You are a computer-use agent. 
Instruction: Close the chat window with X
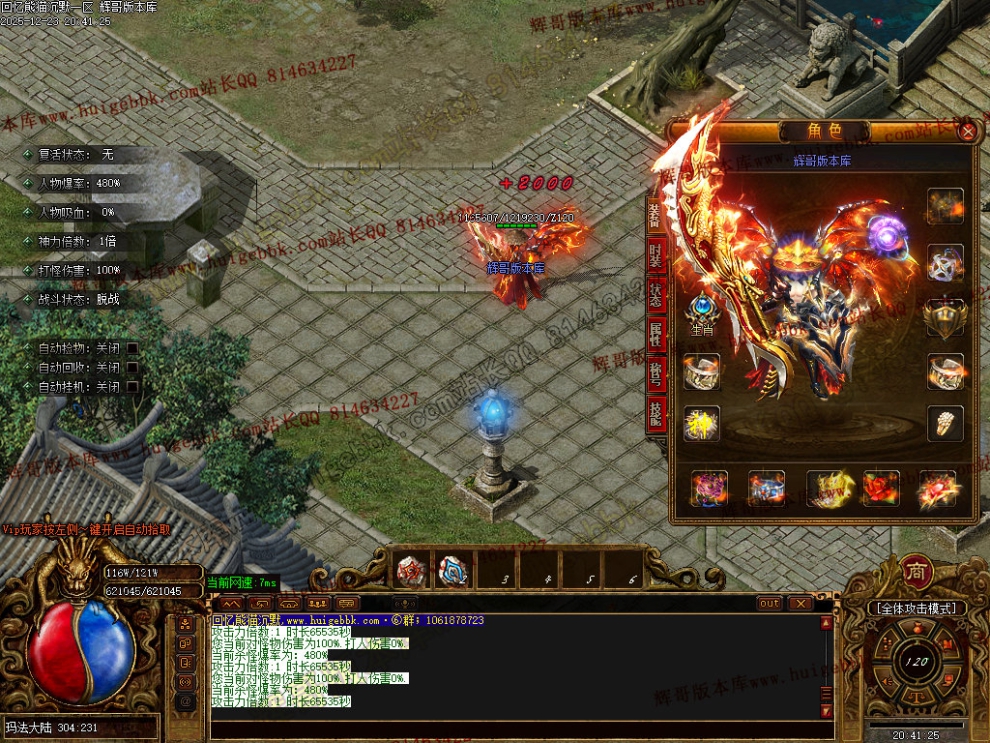(x=800, y=603)
